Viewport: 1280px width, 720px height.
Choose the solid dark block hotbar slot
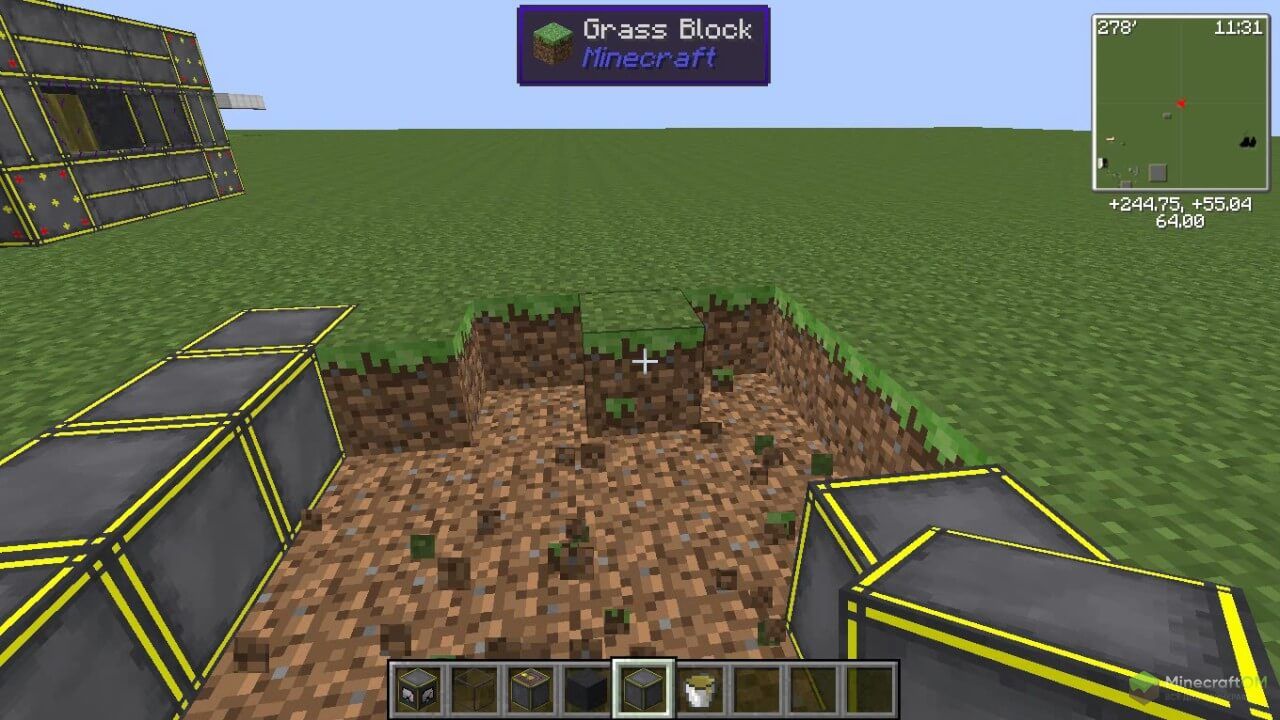point(586,689)
